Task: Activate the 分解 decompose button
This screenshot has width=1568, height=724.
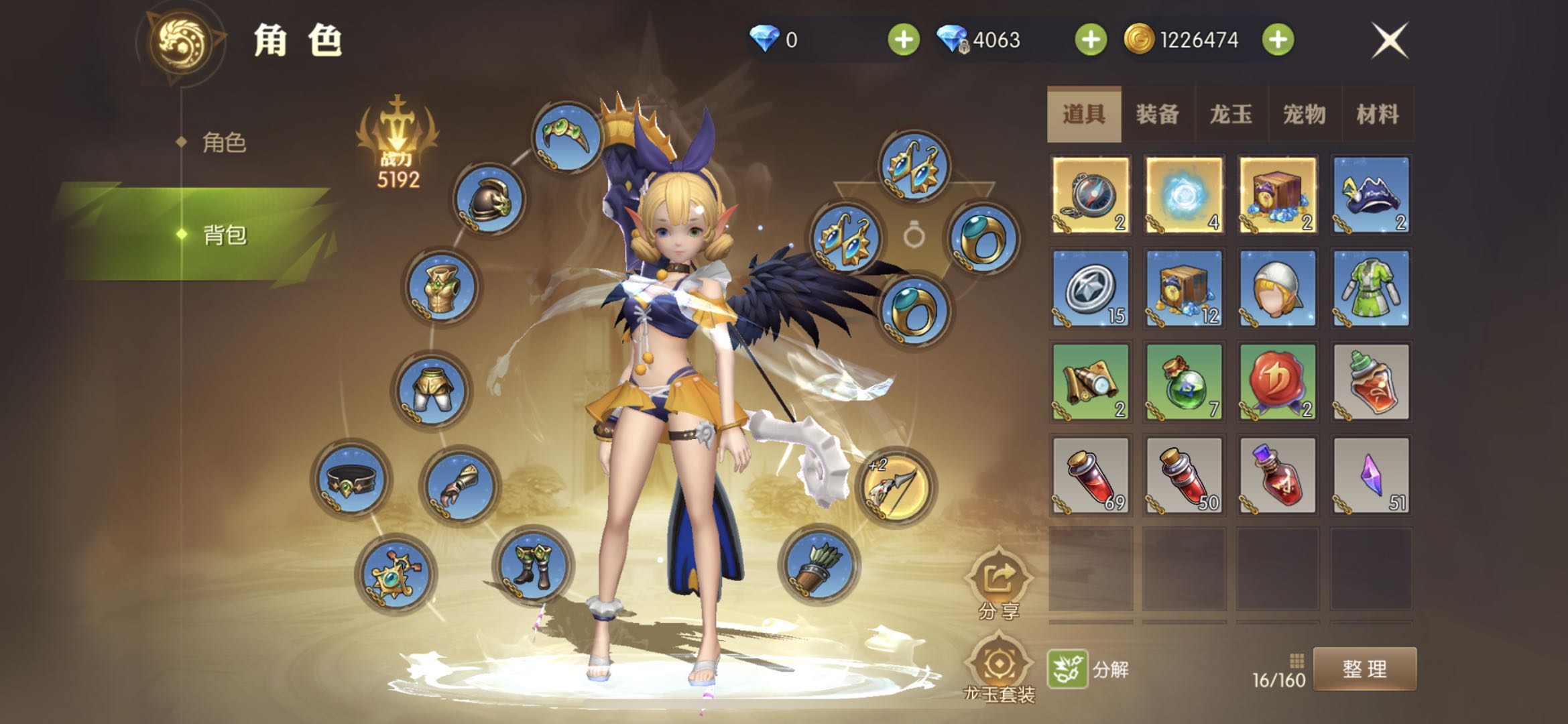Action: click(1088, 669)
